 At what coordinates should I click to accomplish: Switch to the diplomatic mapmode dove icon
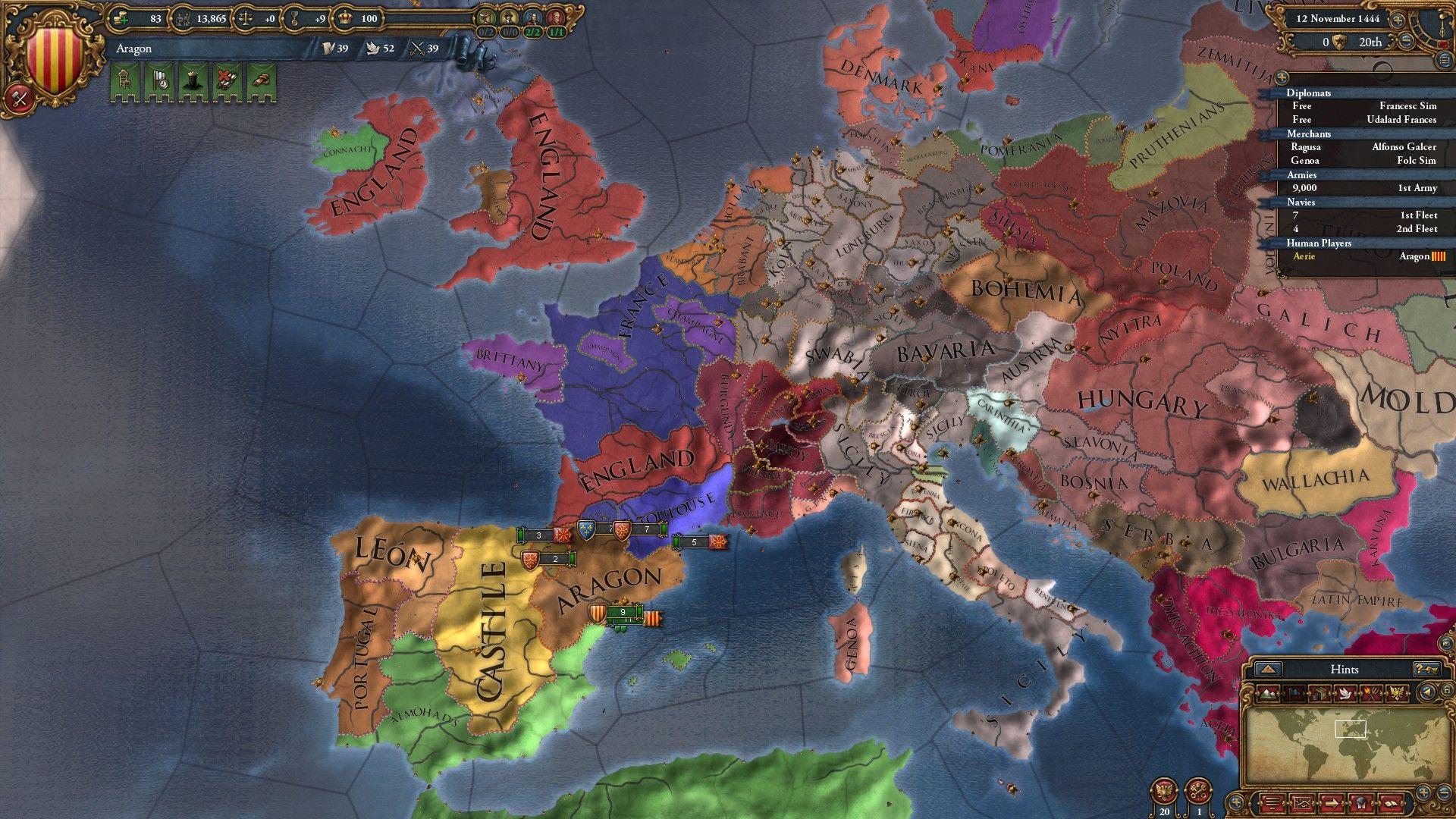pos(1345,692)
